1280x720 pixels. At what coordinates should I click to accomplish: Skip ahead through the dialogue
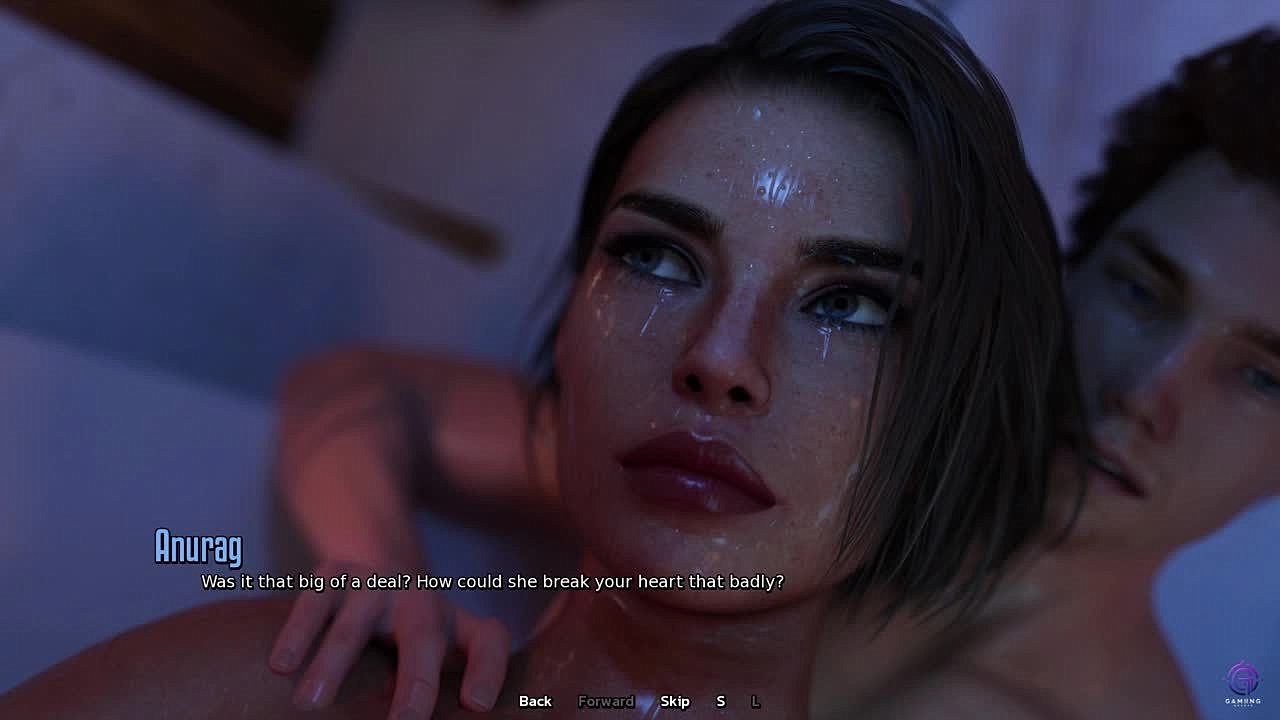(x=675, y=701)
